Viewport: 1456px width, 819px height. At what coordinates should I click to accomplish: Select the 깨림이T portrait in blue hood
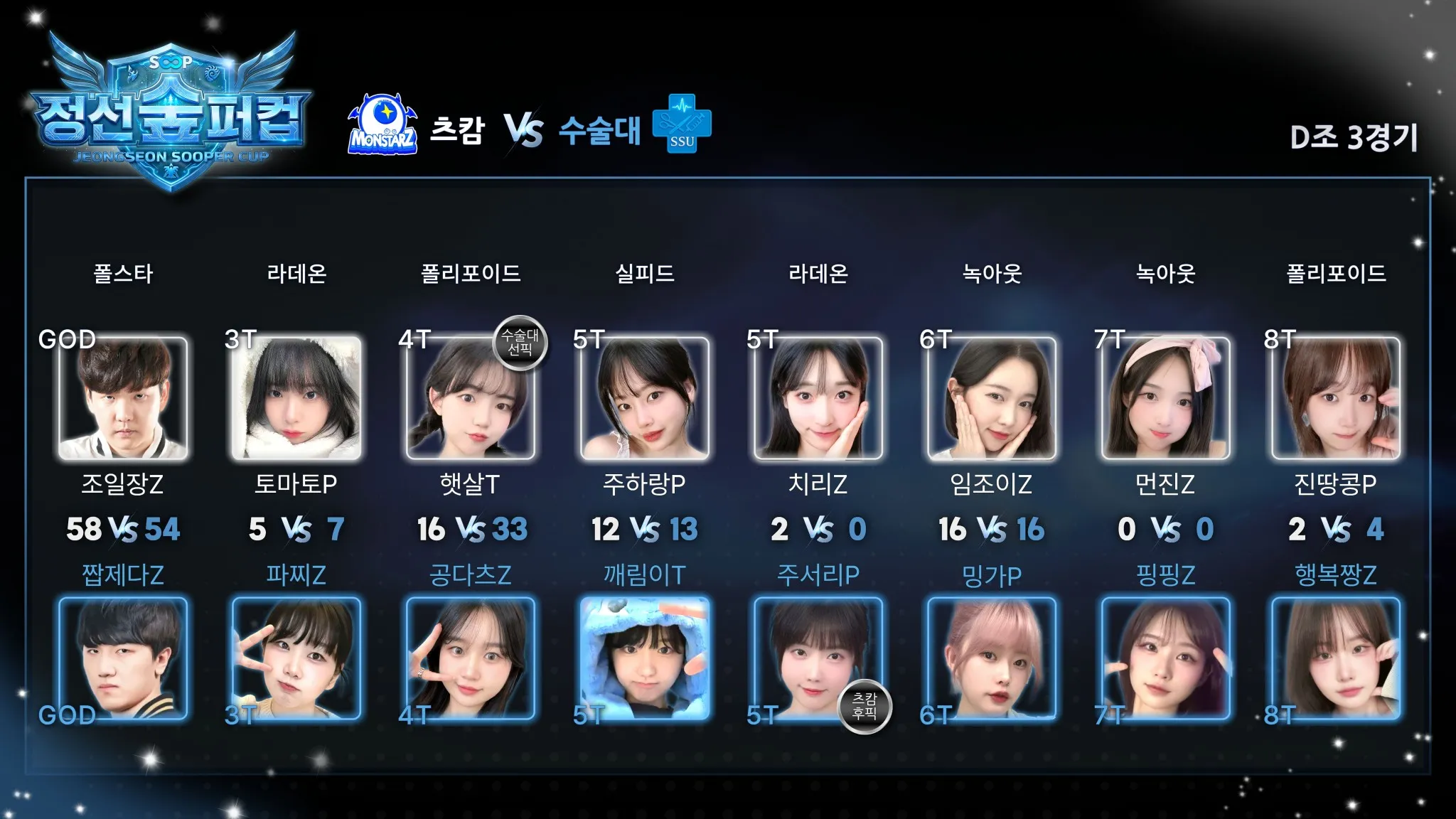(644, 658)
